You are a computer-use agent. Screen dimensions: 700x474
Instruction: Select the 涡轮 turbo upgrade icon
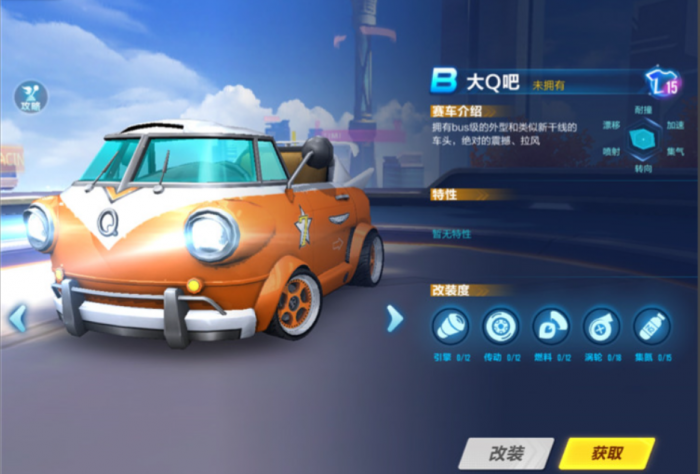click(601, 327)
